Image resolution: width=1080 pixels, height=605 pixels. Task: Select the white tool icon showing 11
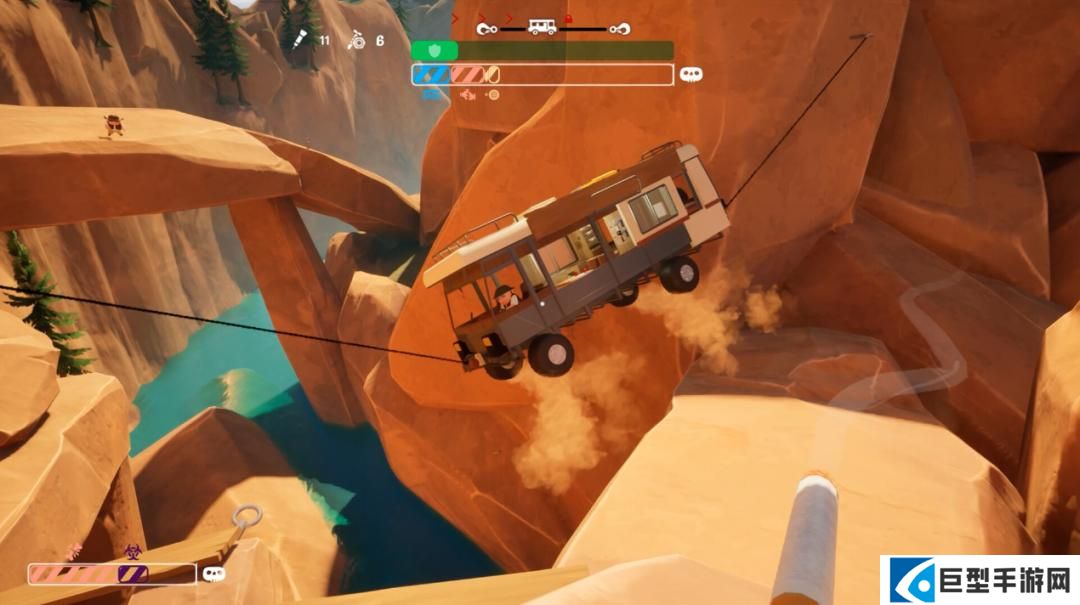pos(299,40)
